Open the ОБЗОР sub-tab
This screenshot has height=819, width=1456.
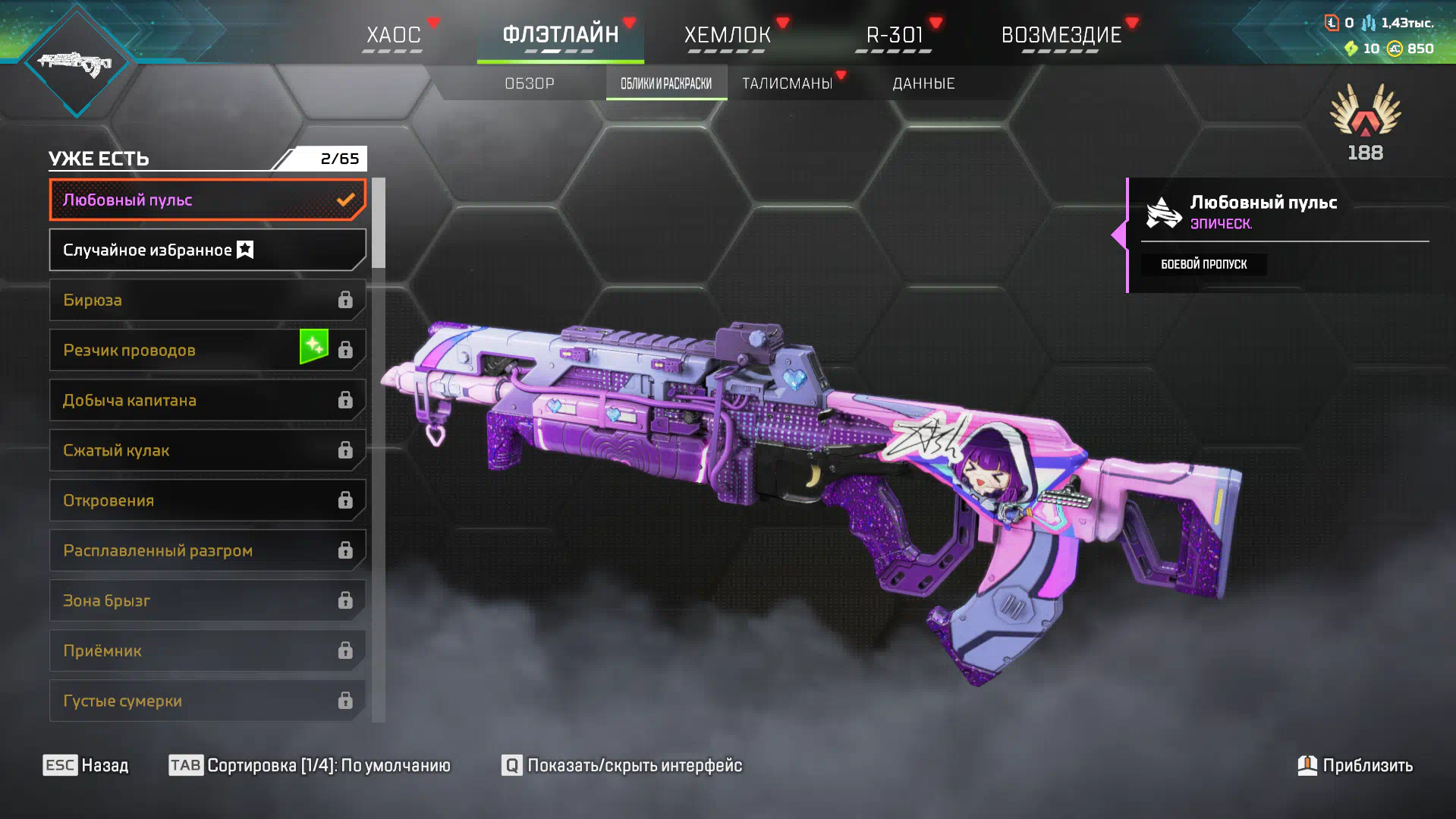click(x=530, y=83)
